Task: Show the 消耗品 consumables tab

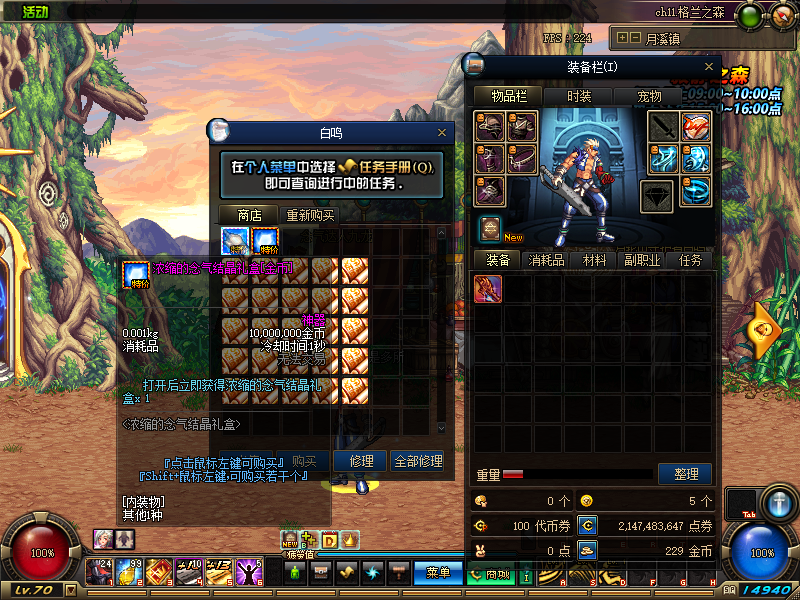Action: 546,260
